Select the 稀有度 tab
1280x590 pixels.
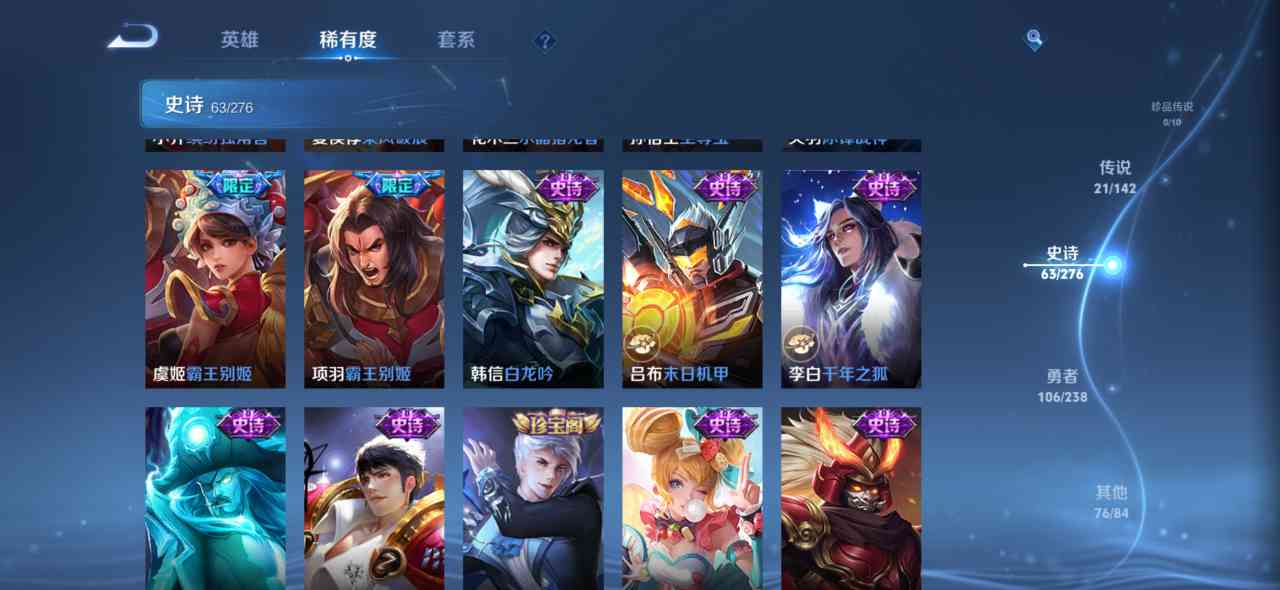347,40
